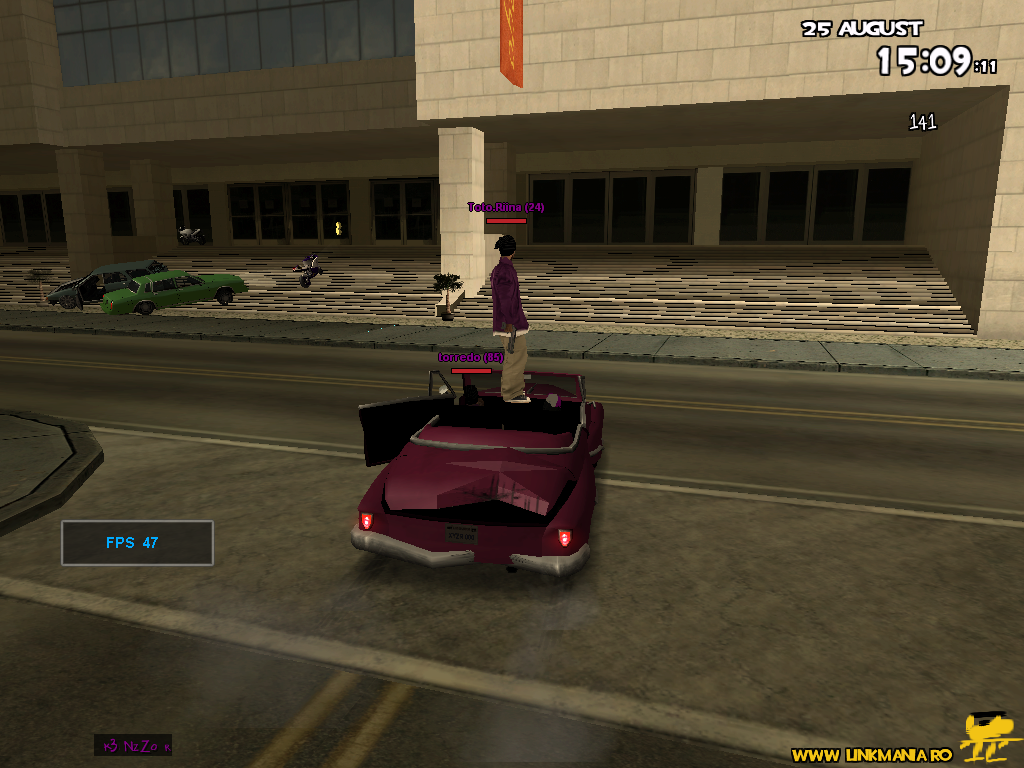Select the FPS counter overlay box
Image resolution: width=1024 pixels, height=768 pixels.
coord(137,543)
